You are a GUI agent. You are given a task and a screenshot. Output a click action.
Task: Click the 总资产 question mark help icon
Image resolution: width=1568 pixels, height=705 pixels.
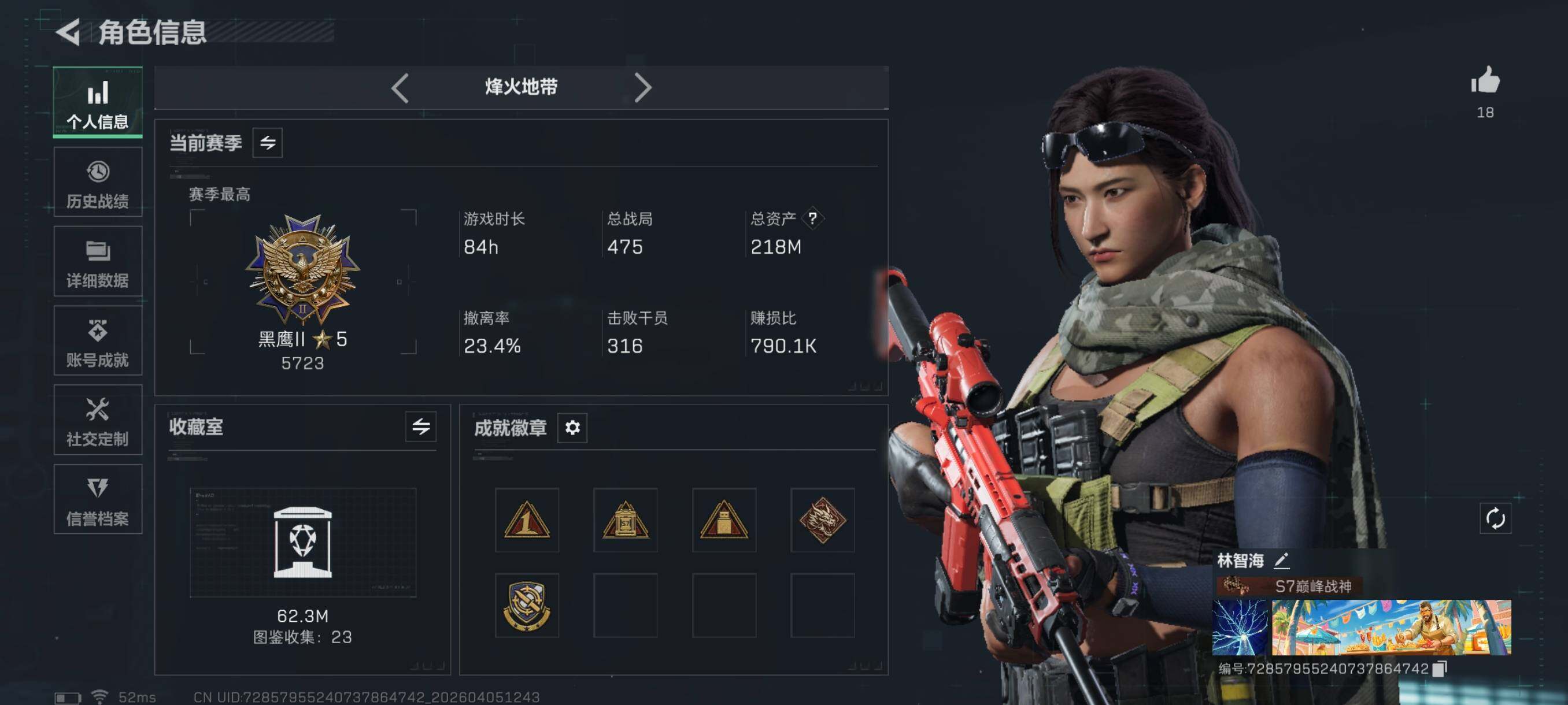(812, 218)
